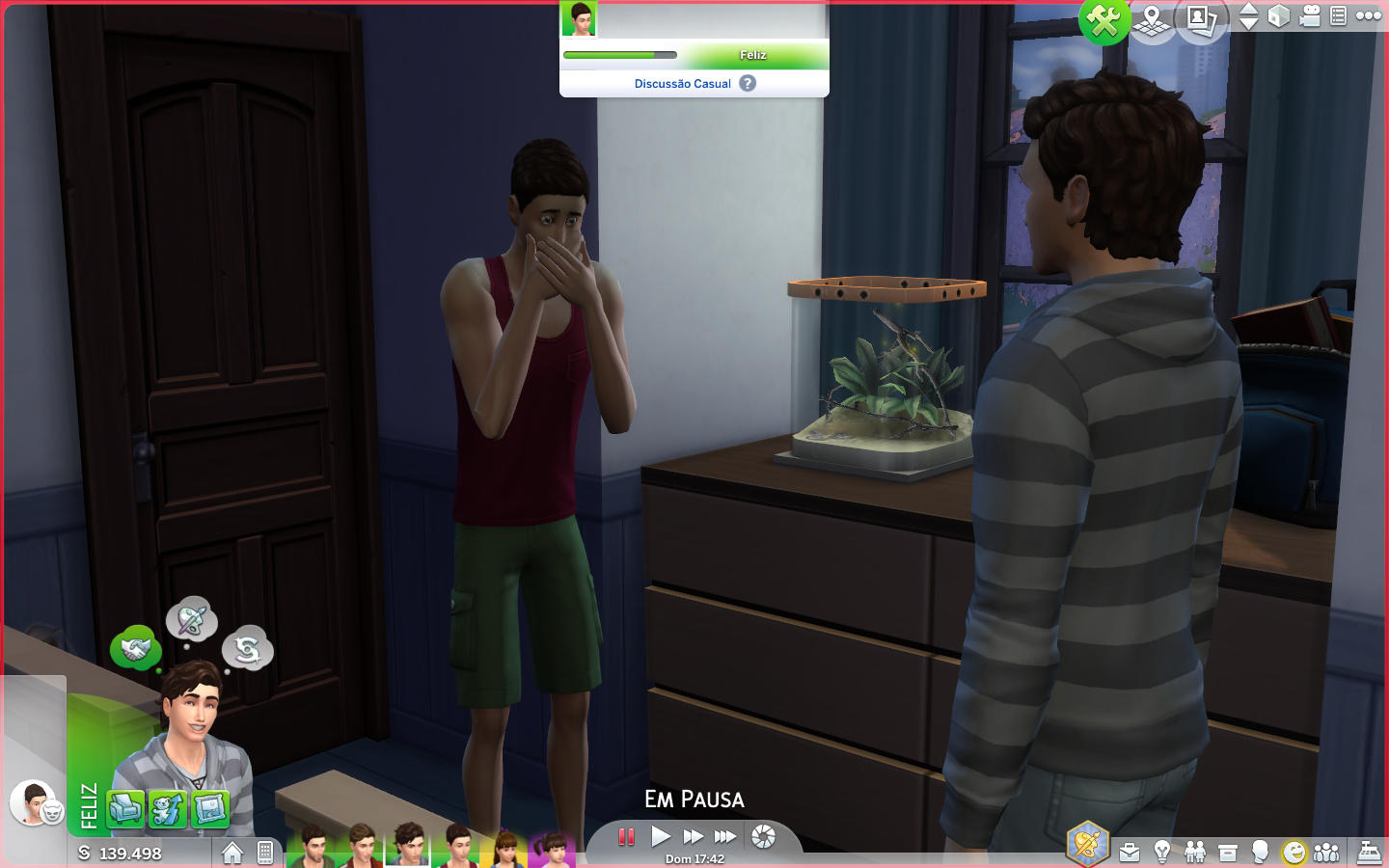Image resolution: width=1389 pixels, height=868 pixels.
Task: Open Build Mode with the hammer-and-wrench button
Action: [x=1103, y=19]
